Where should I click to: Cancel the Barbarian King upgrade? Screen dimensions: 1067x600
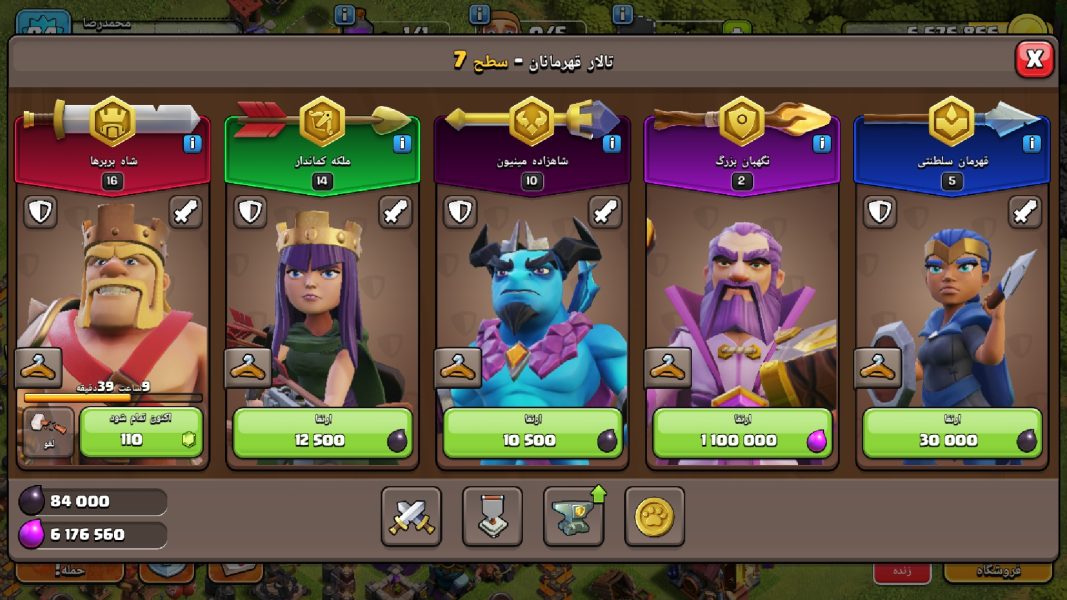point(48,432)
